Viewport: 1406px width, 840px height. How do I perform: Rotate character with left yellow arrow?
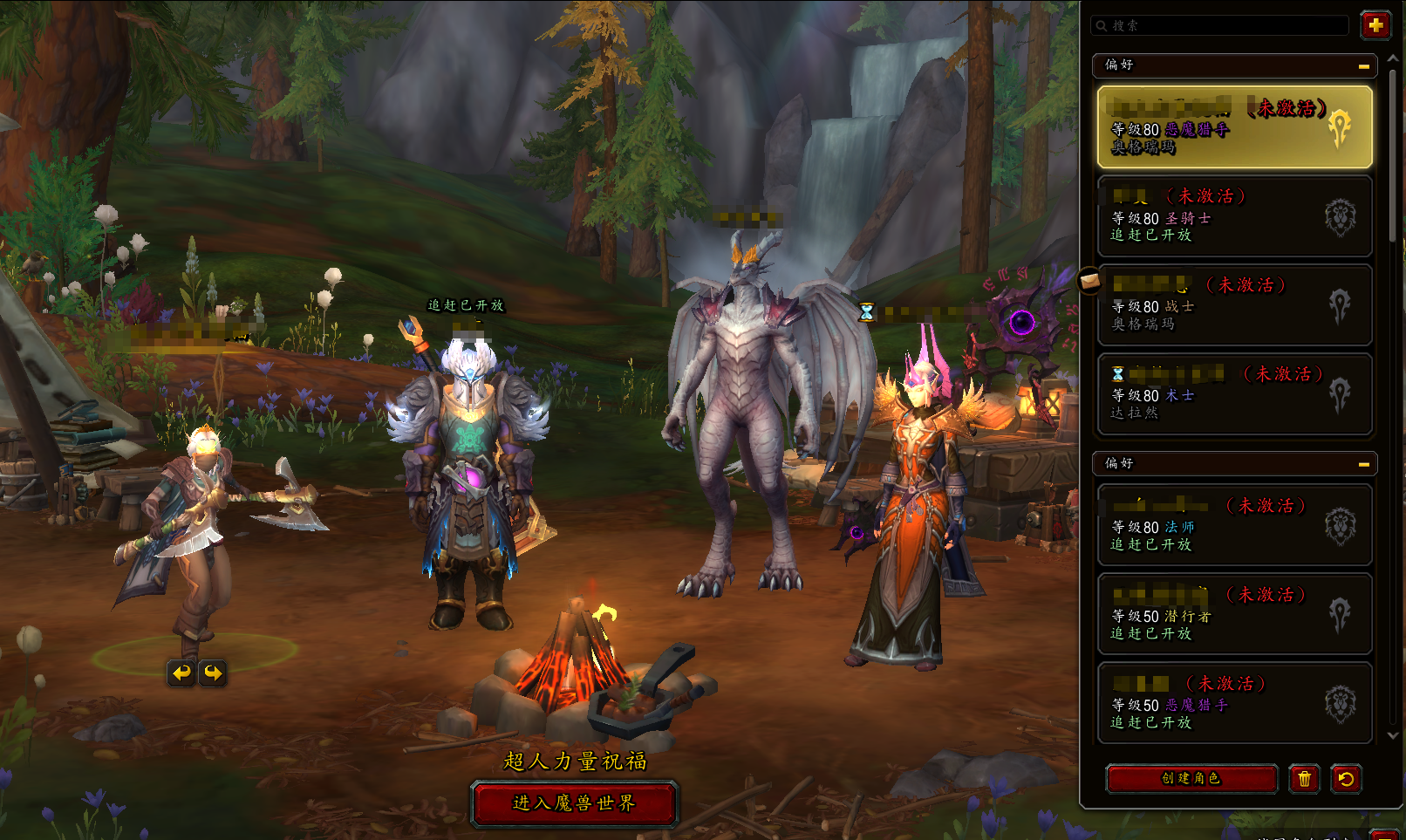(181, 673)
